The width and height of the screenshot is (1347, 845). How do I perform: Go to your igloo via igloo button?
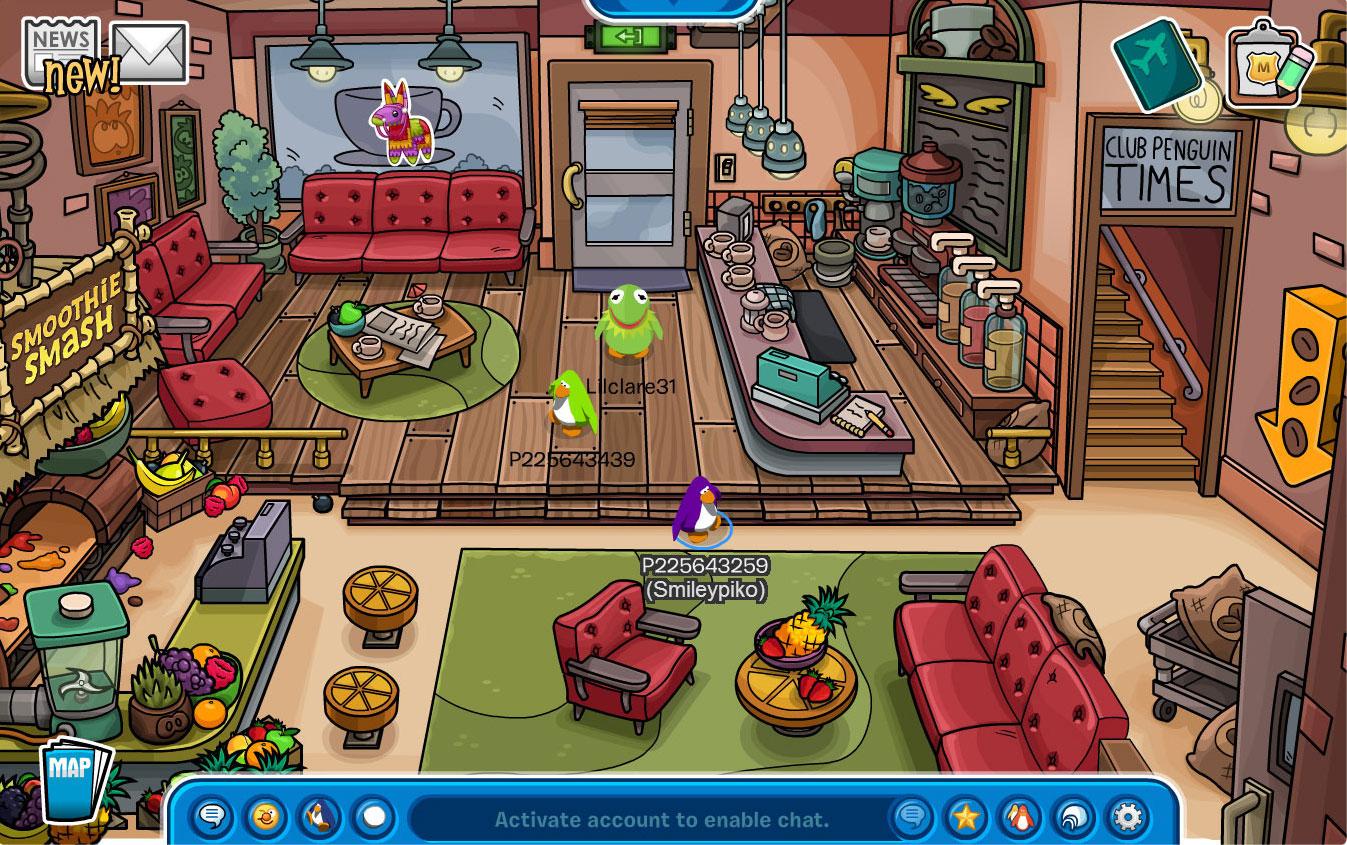(1074, 817)
